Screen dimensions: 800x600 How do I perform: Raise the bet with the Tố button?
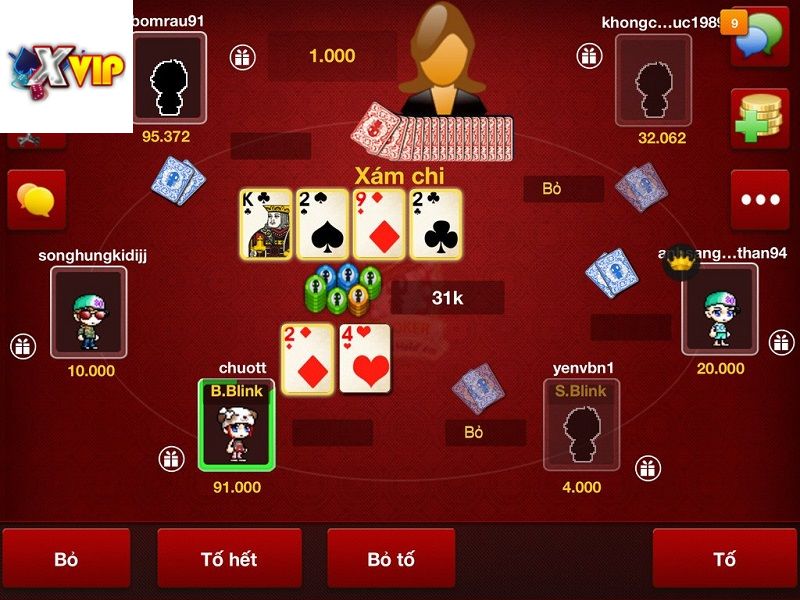point(724,559)
